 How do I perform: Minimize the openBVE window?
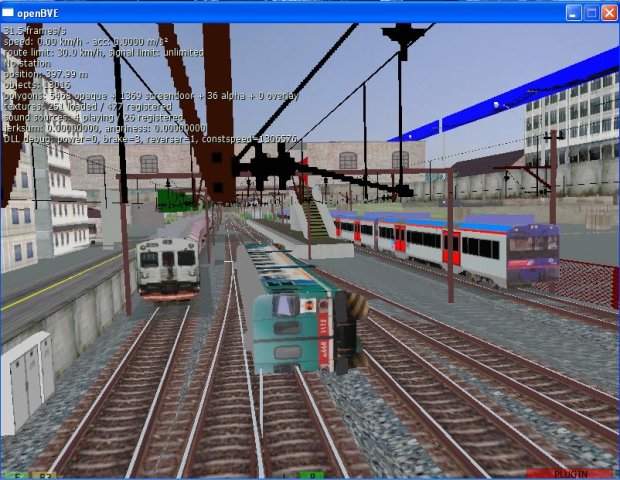coord(574,13)
